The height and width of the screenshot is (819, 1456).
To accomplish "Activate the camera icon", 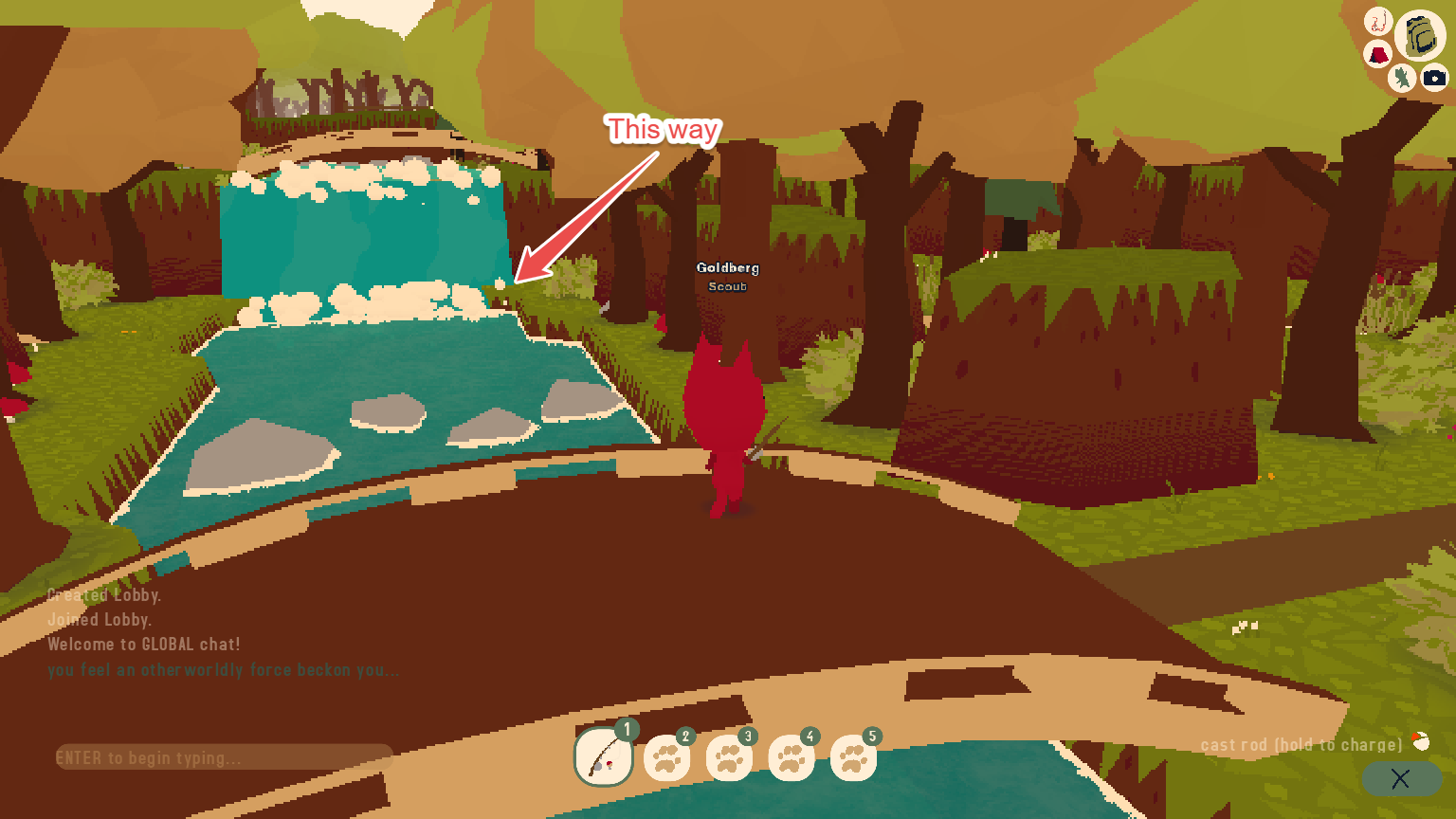I will coord(1435,79).
